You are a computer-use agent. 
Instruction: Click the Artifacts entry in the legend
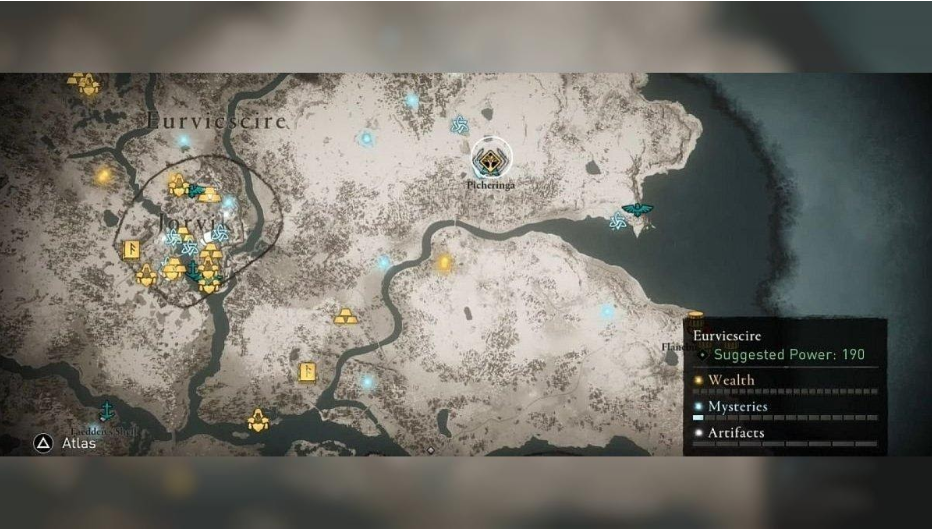point(736,433)
